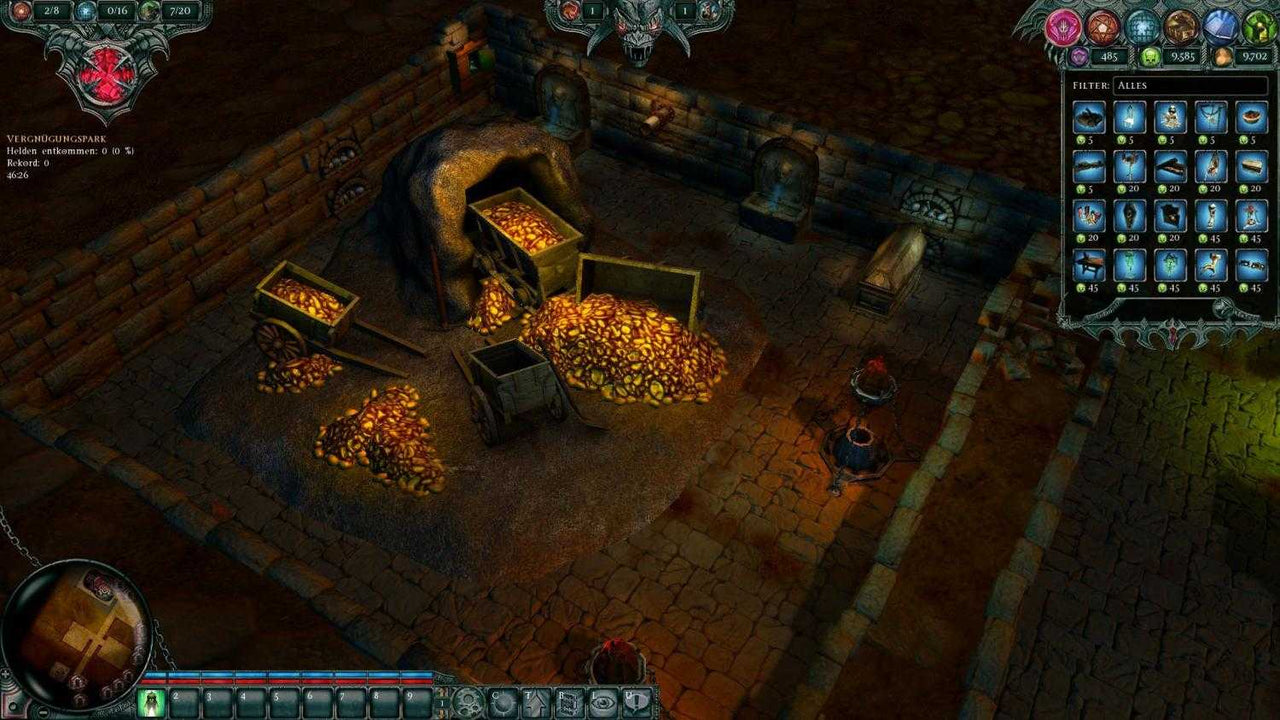Image resolution: width=1280 pixels, height=720 pixels.
Task: Open the gear mechanism icon on the bottom toolbar
Action: click(x=468, y=701)
